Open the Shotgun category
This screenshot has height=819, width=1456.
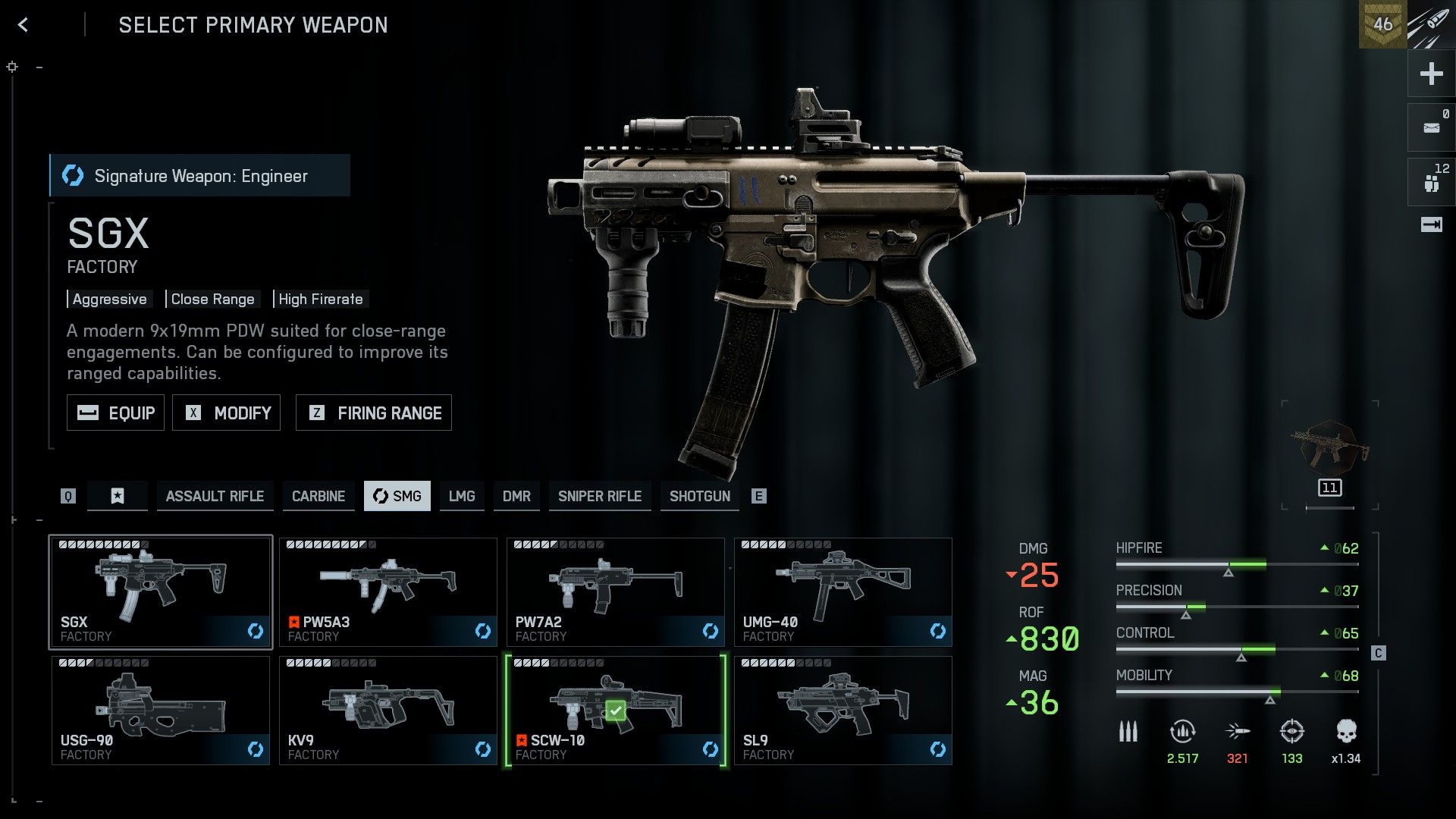point(699,496)
